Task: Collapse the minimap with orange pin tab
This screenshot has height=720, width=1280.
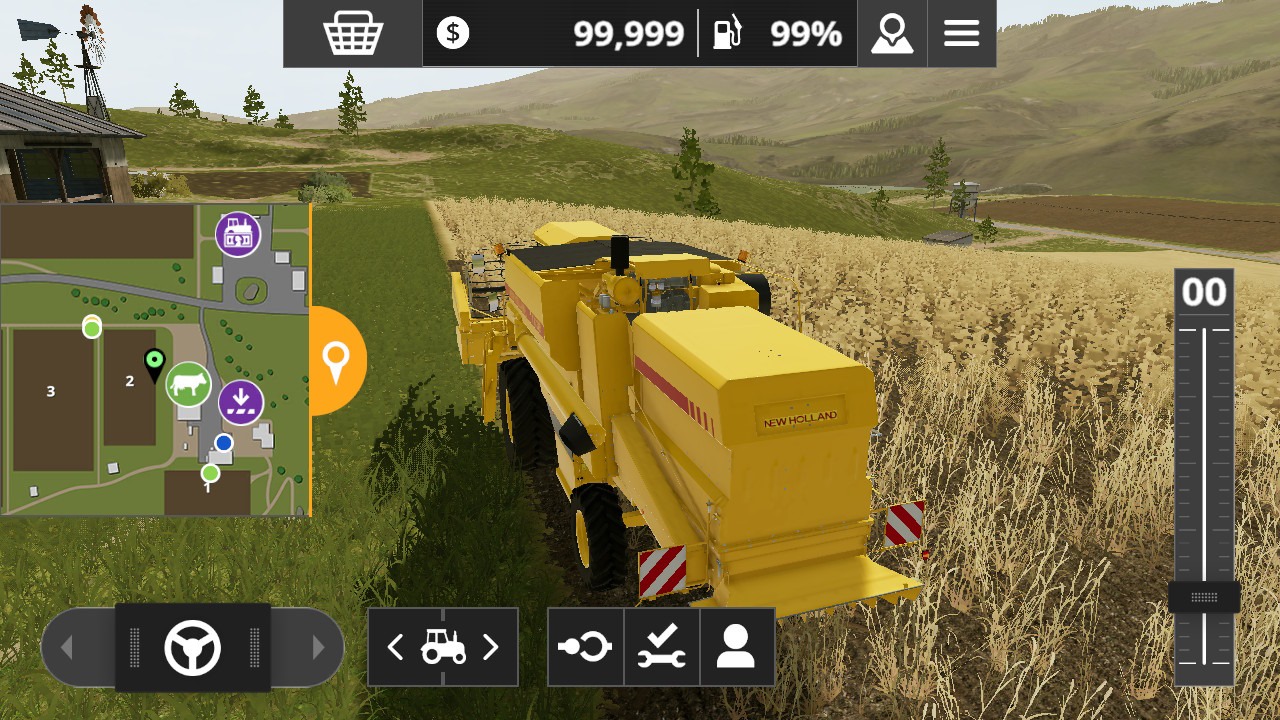Action: click(337, 360)
